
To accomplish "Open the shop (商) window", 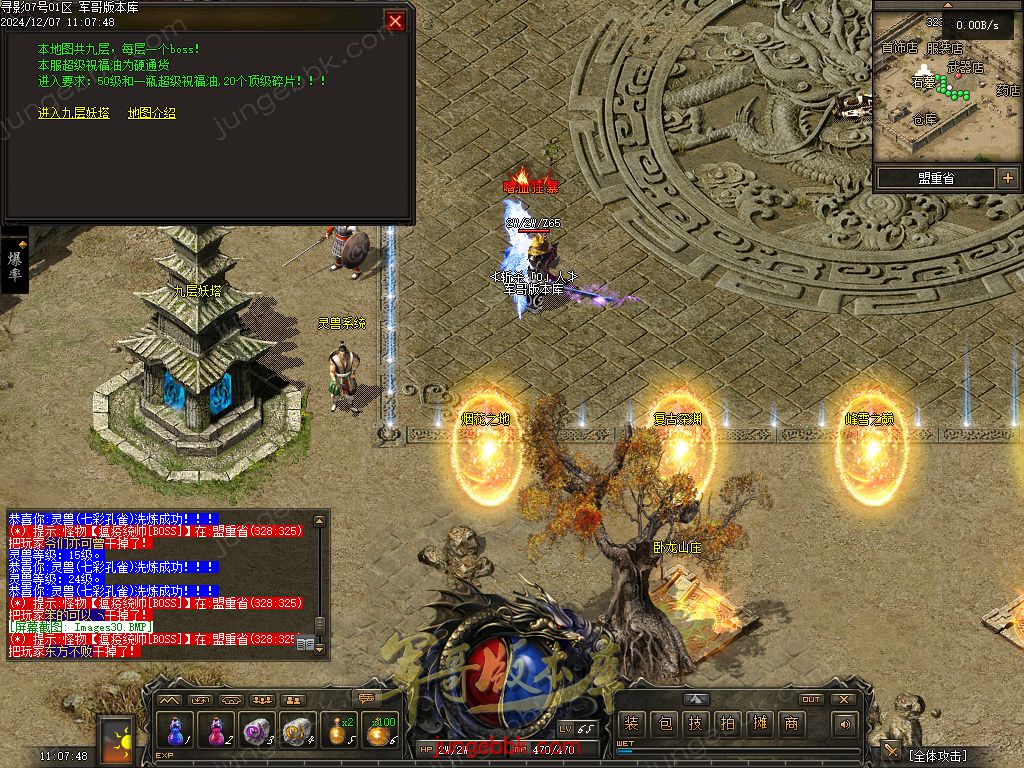I will point(792,724).
